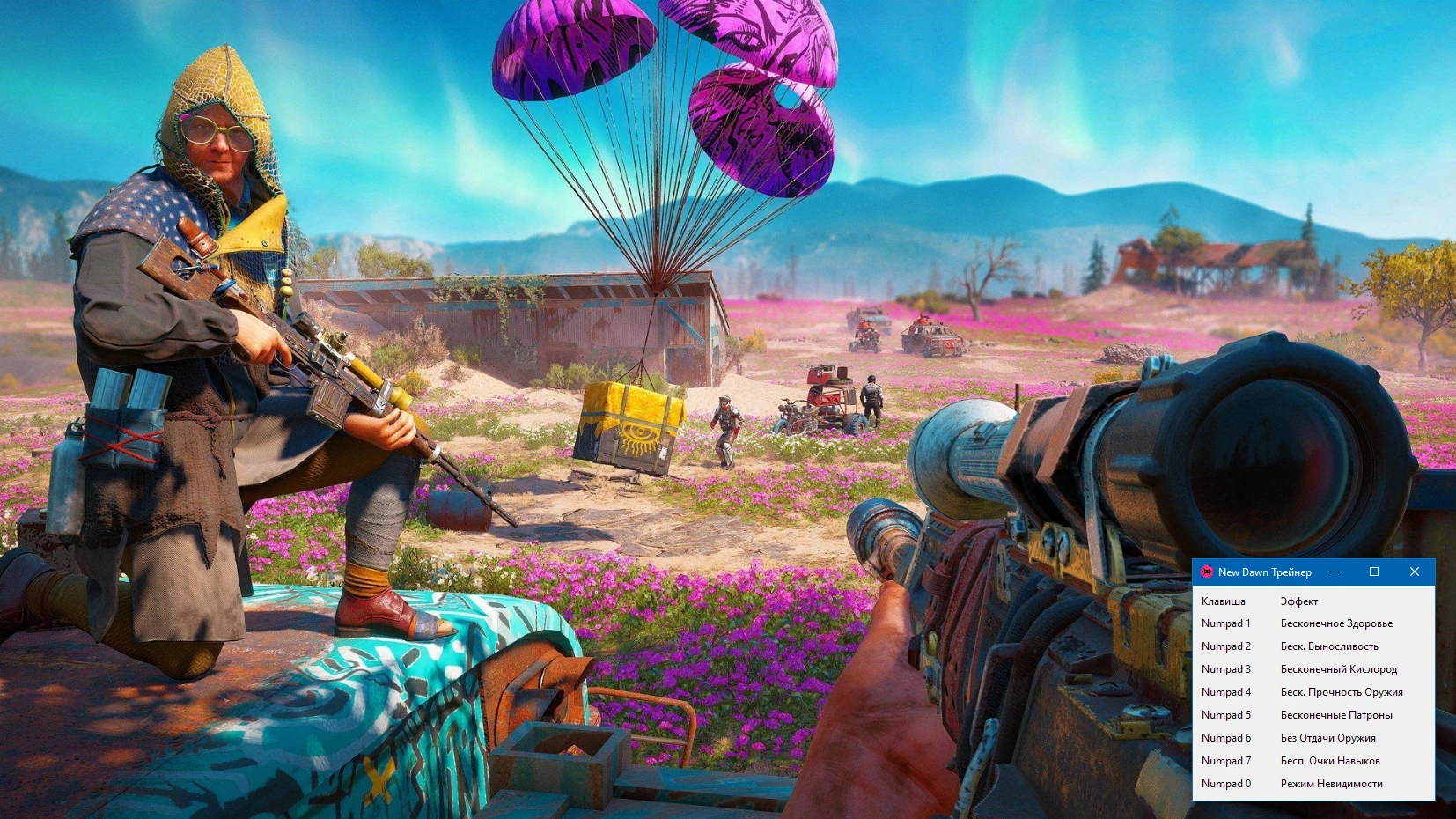Select the Бесп. Очки Навыков effect entry

pyautogui.click(x=1328, y=760)
